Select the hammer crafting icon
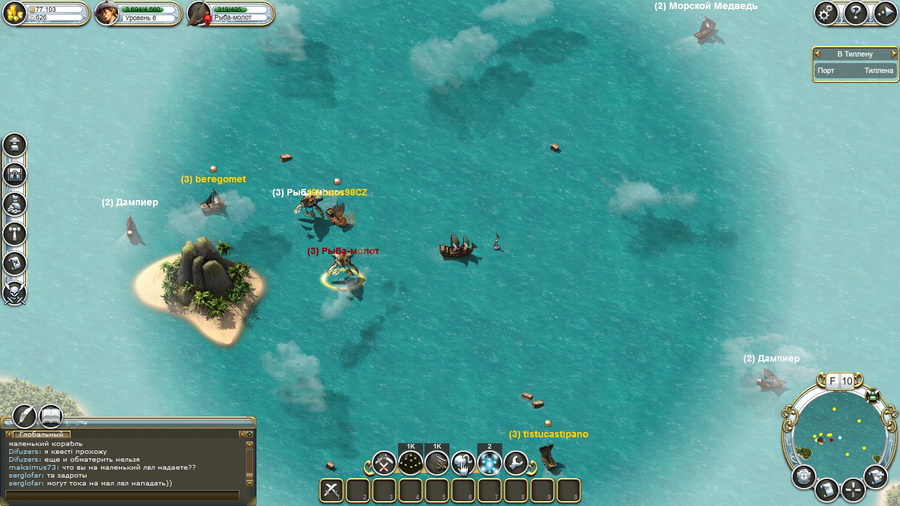Image resolution: width=900 pixels, height=506 pixels. (15, 234)
